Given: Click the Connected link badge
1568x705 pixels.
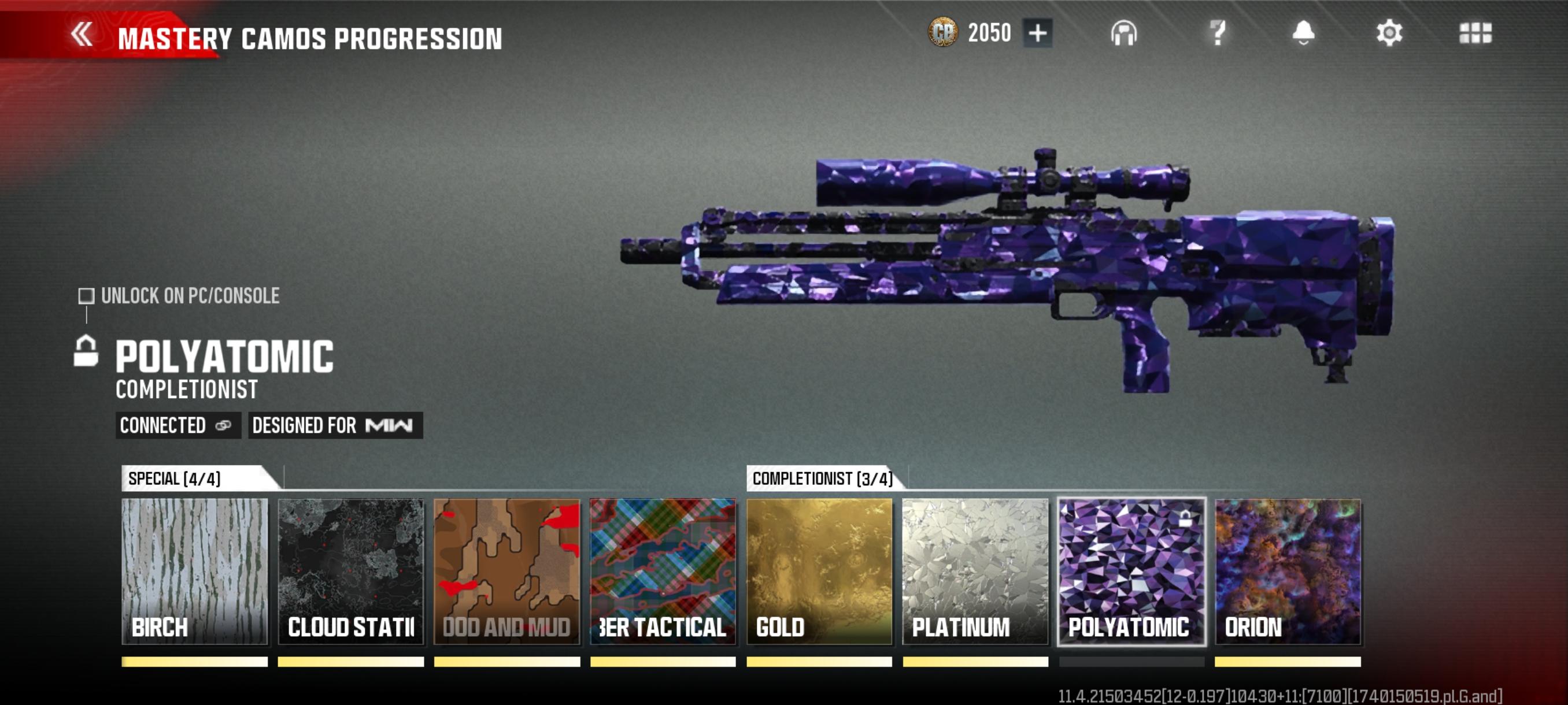Looking at the screenshot, I should point(176,425).
